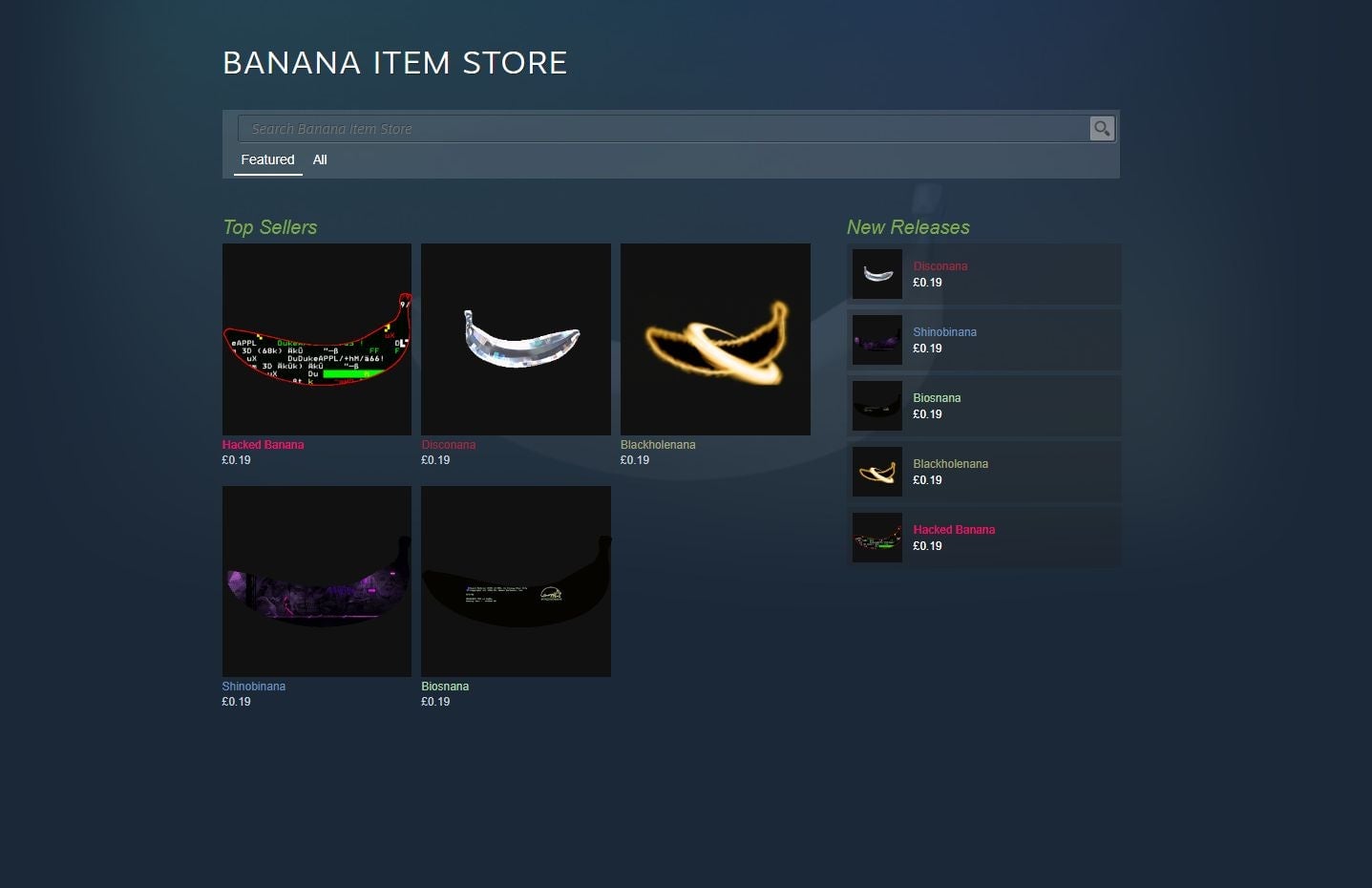Switch to the Featured tab

pos(267,159)
